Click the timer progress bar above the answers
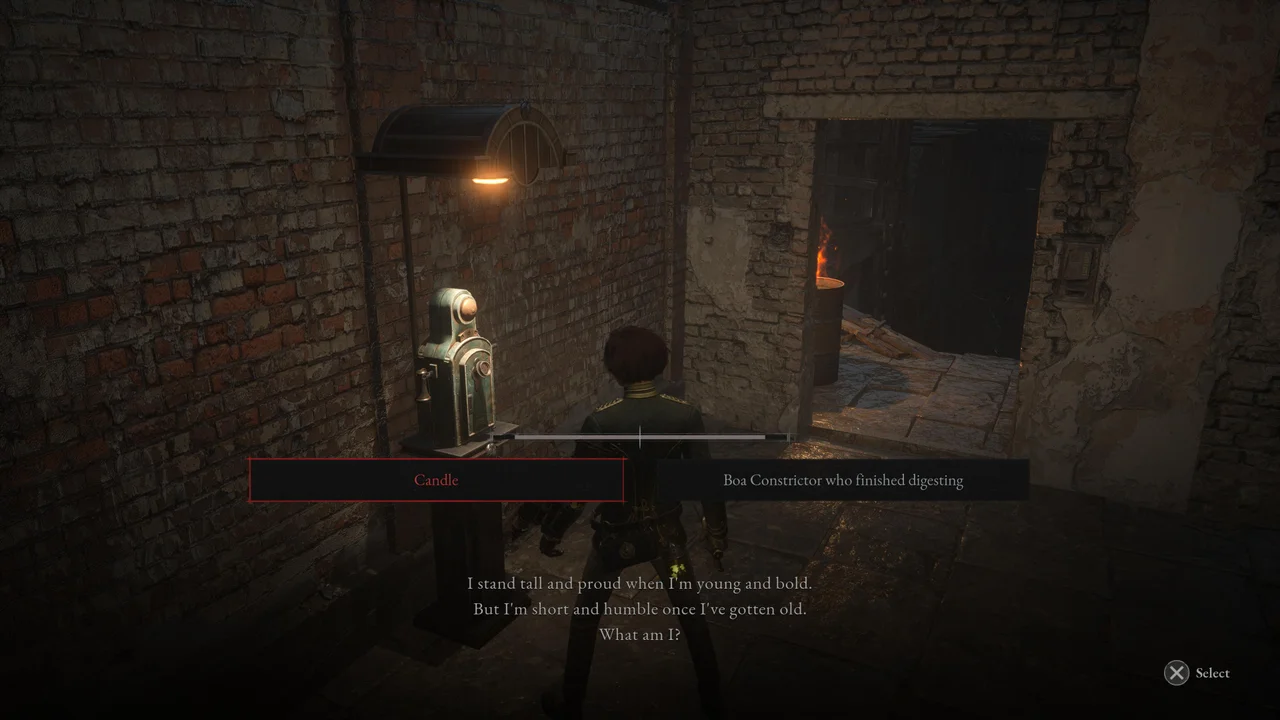Screen dimensions: 1280x720 [640, 438]
